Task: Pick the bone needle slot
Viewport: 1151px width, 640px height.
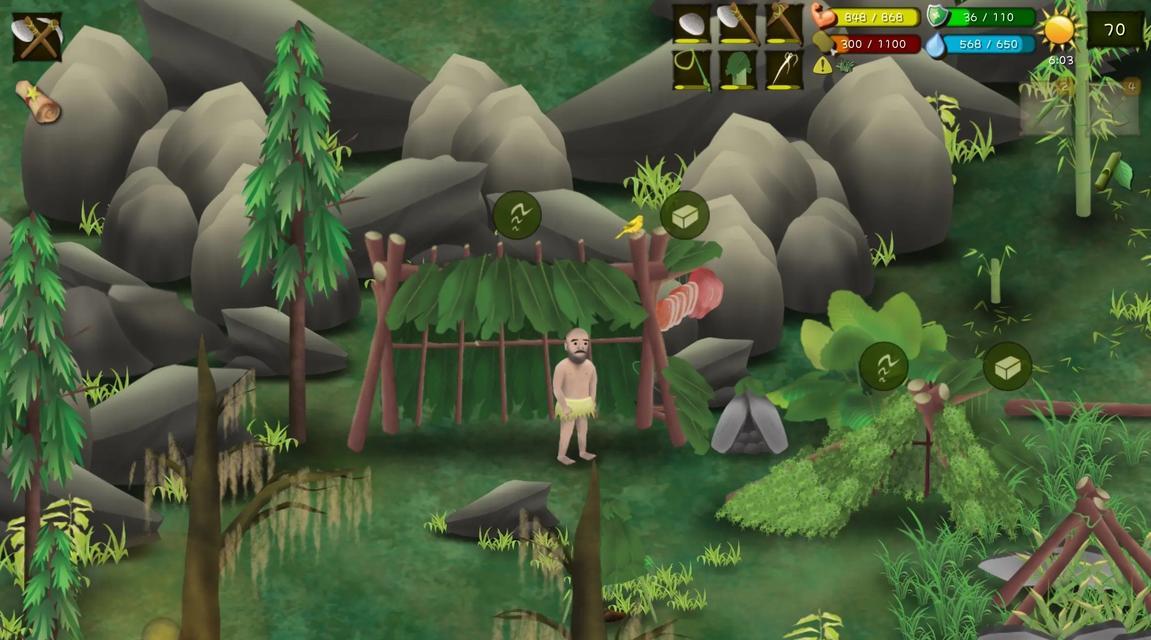Action: point(784,70)
